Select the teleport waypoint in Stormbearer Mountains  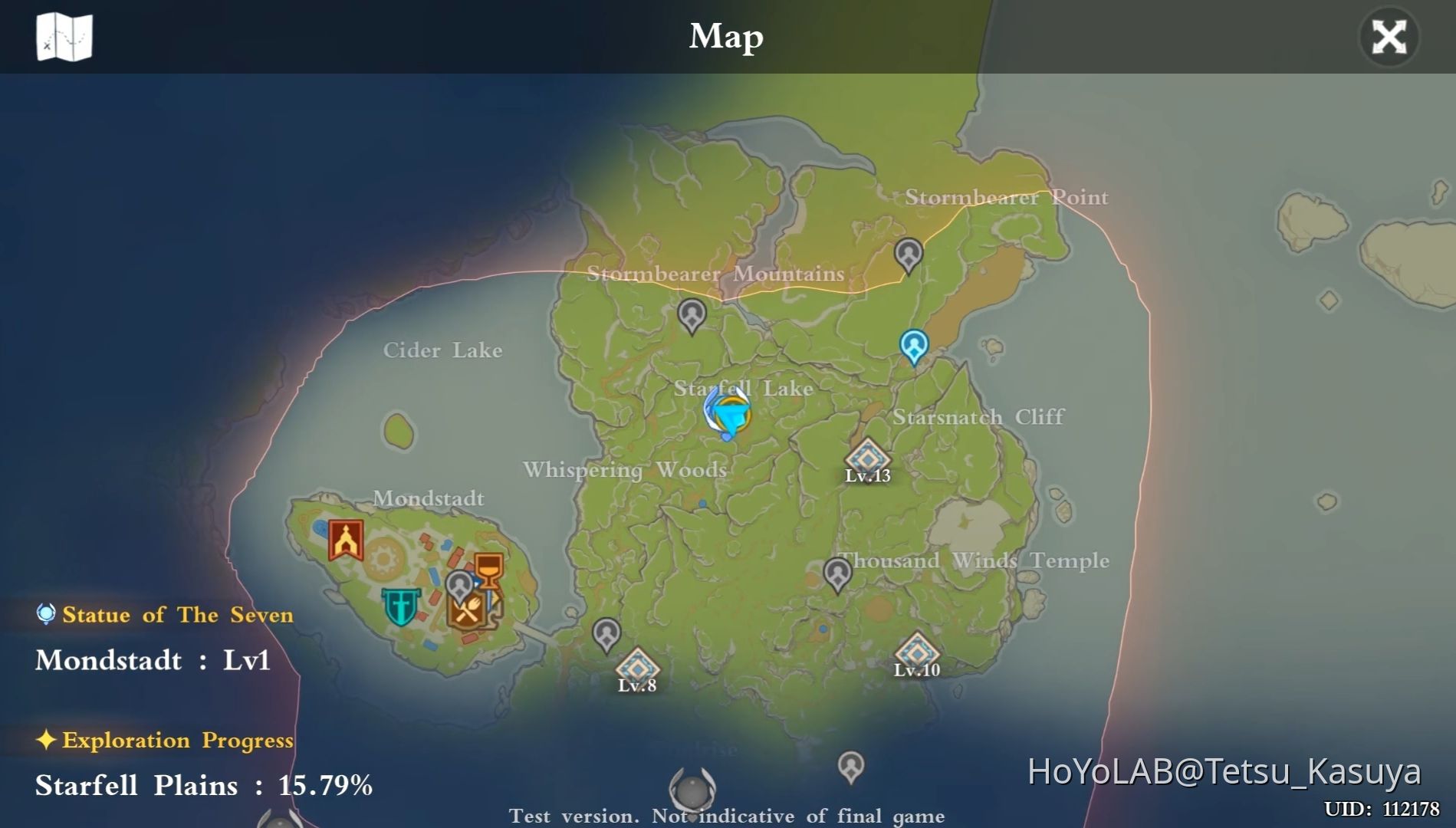tap(691, 314)
